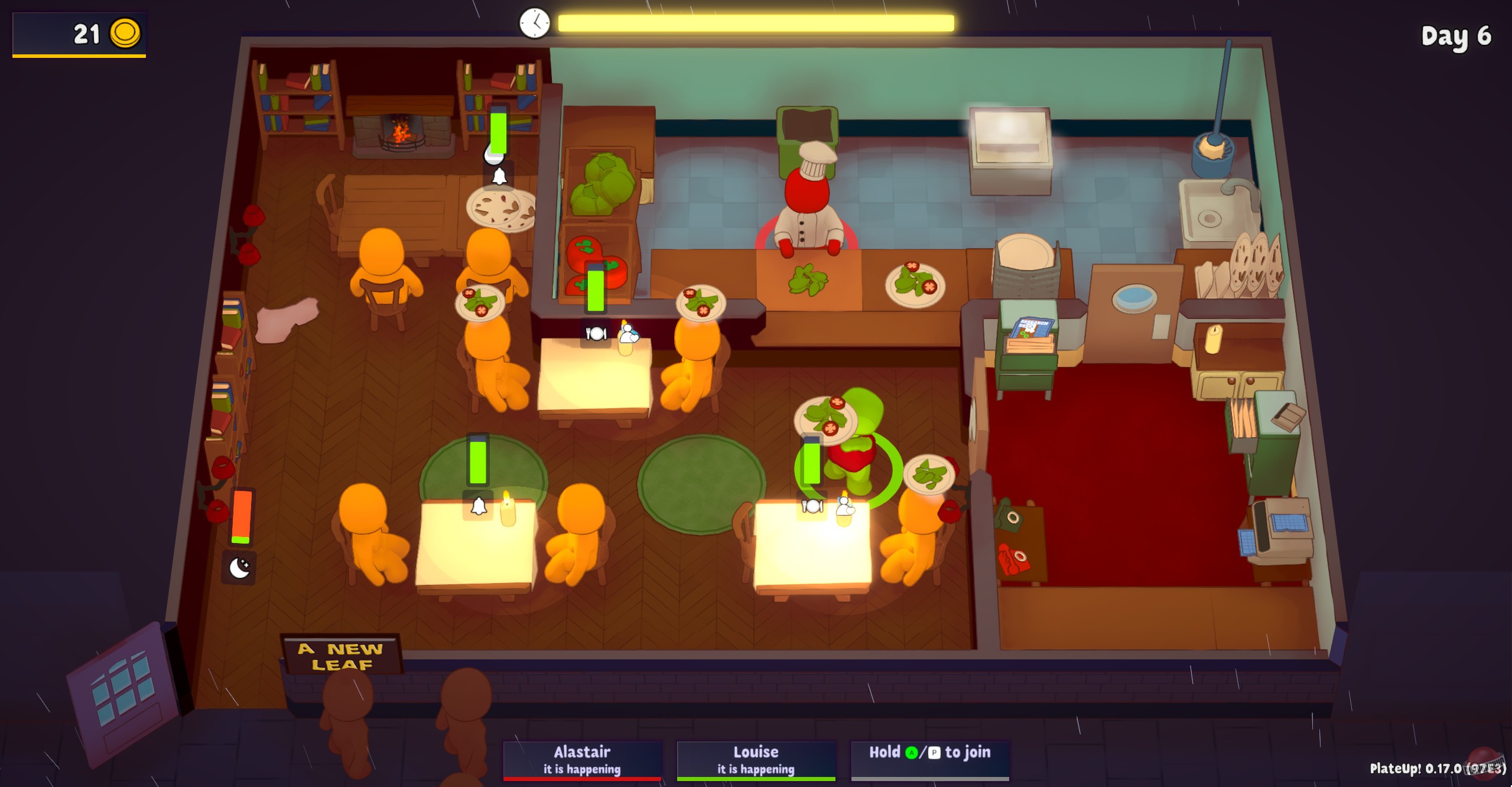Expand the Louise player panel

755,759
